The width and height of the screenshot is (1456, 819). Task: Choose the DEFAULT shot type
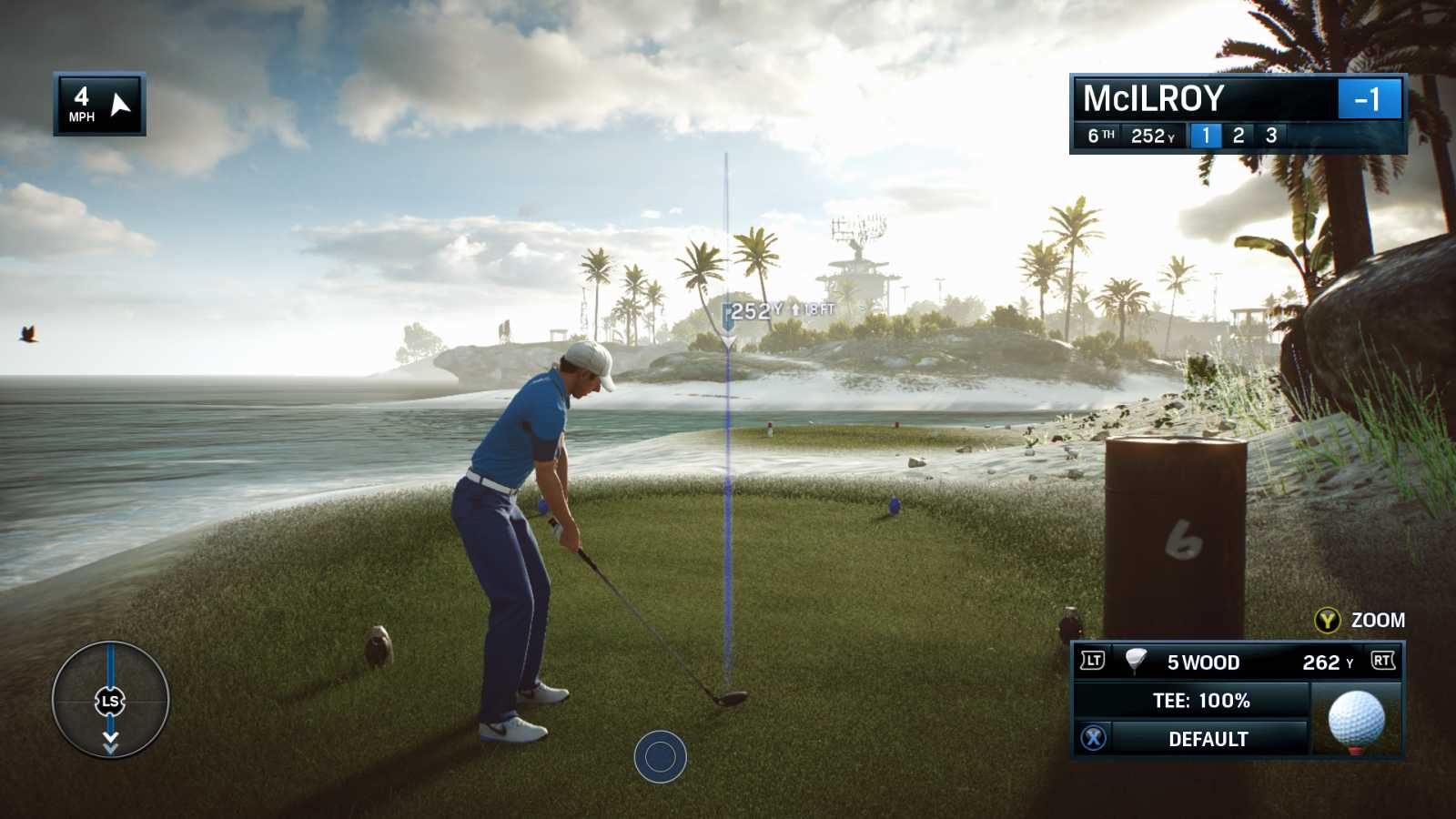[x=1208, y=739]
